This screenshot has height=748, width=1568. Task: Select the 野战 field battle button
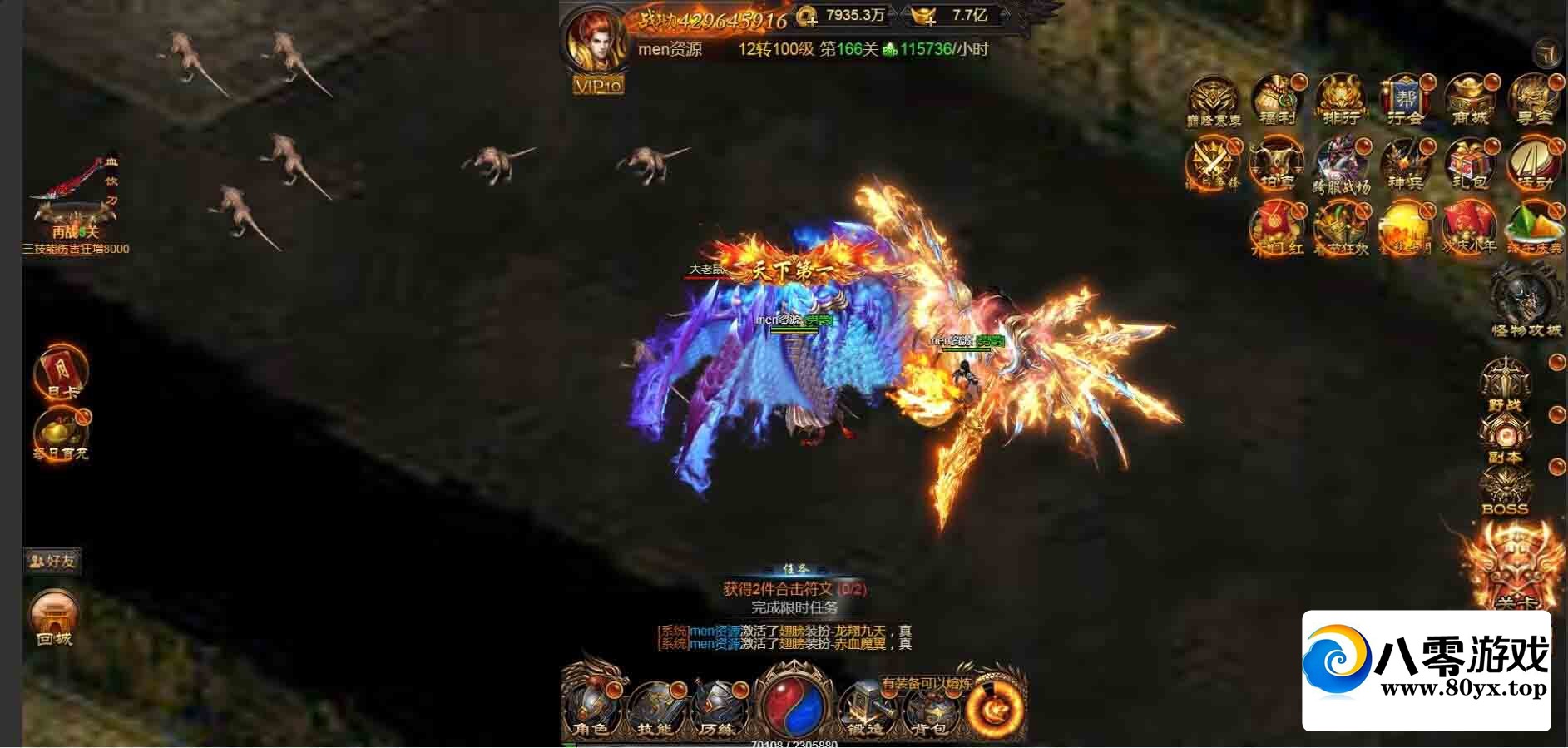[1505, 384]
